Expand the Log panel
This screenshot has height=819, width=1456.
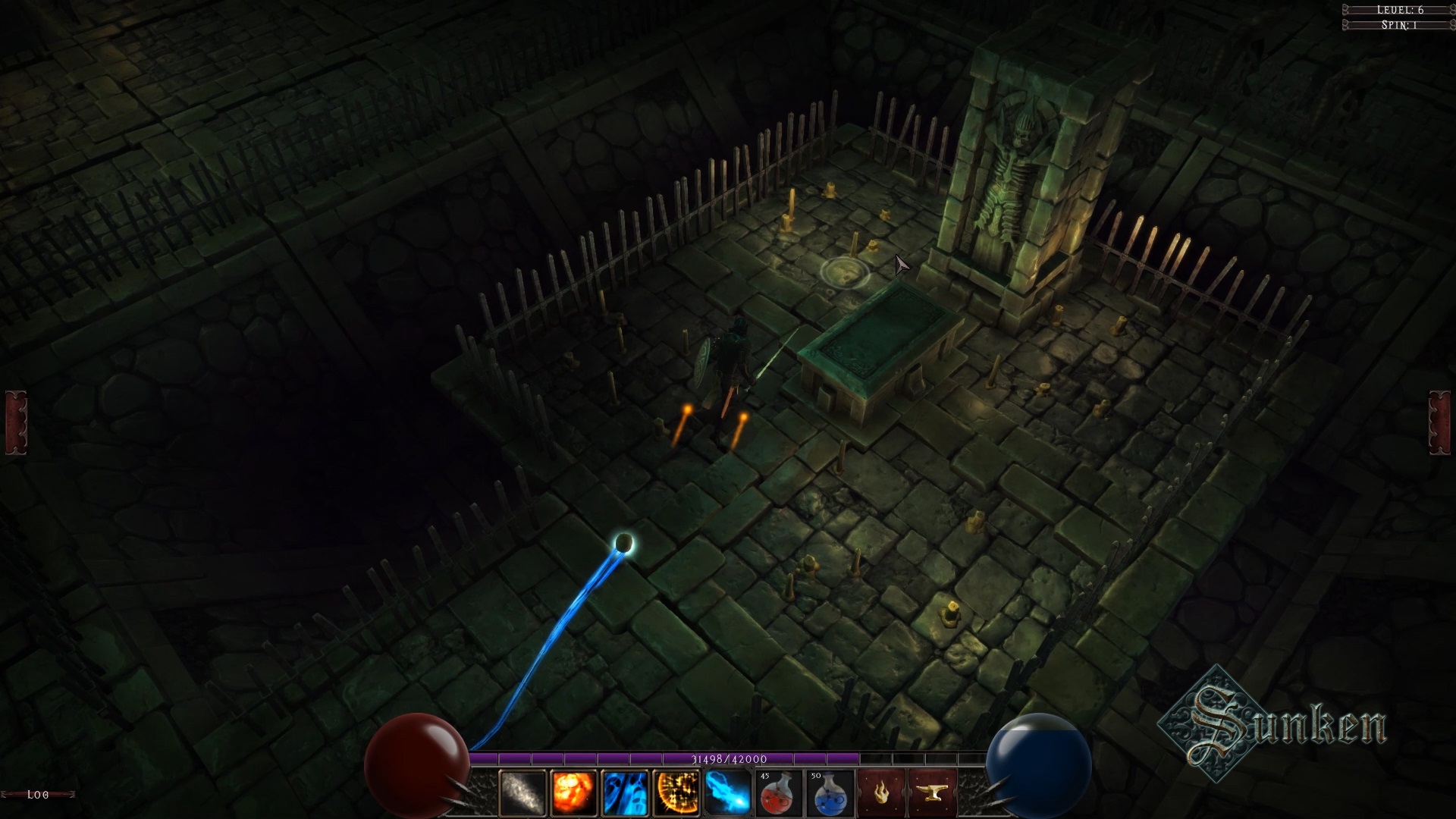pos(36,795)
